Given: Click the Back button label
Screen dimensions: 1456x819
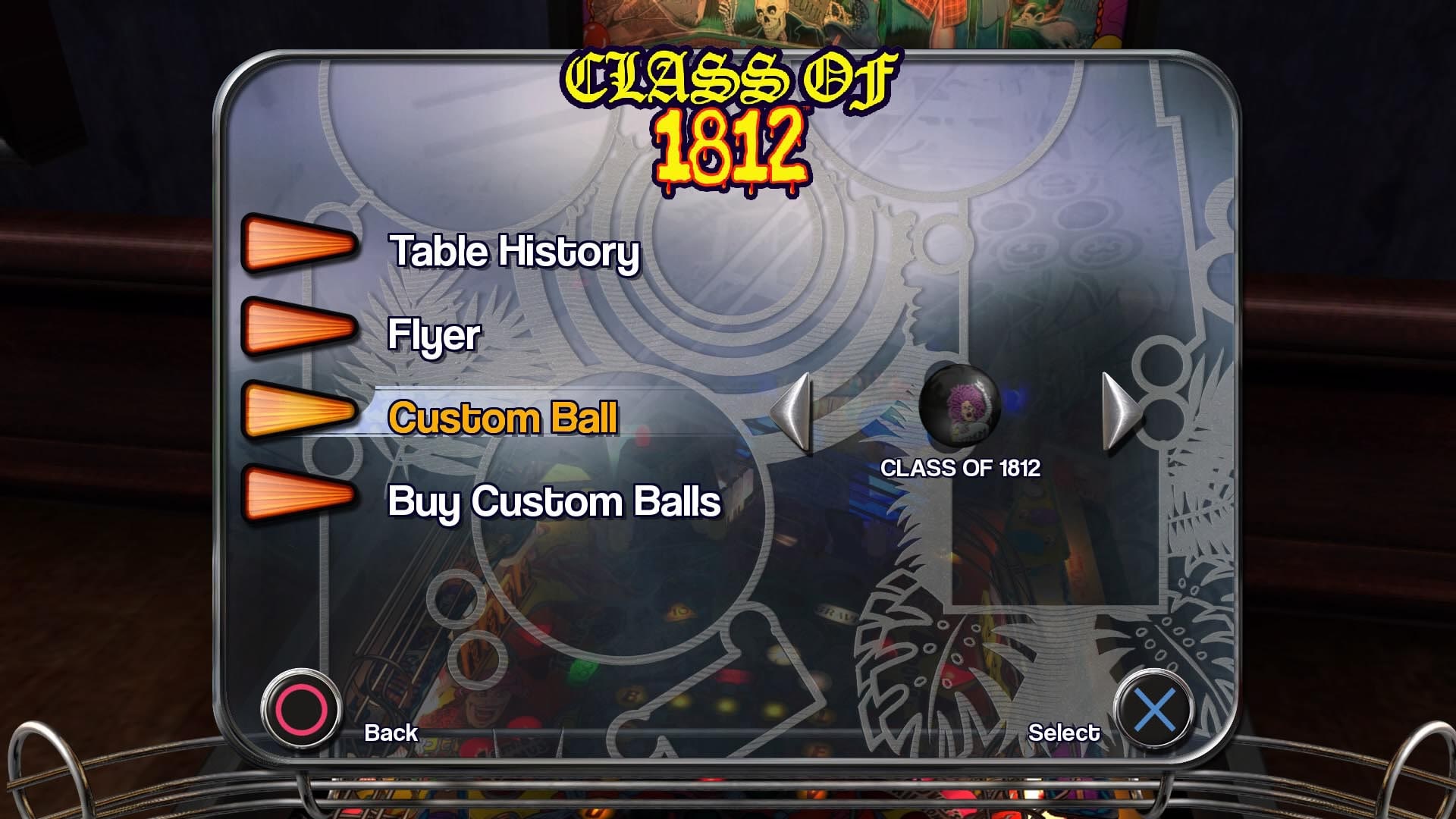Looking at the screenshot, I should click(391, 733).
